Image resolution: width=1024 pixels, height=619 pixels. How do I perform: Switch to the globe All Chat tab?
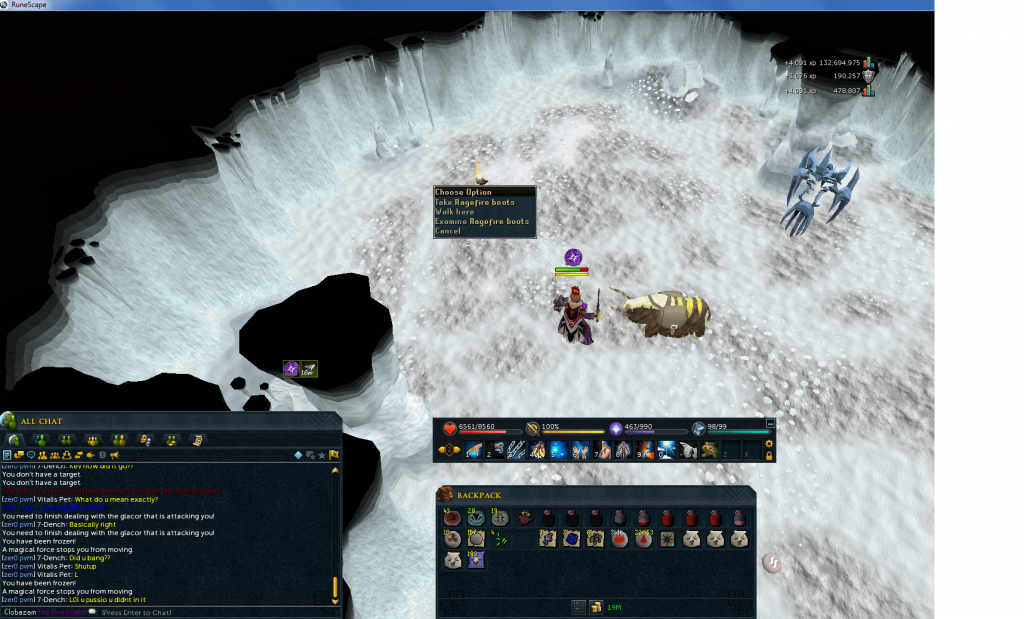(15, 439)
